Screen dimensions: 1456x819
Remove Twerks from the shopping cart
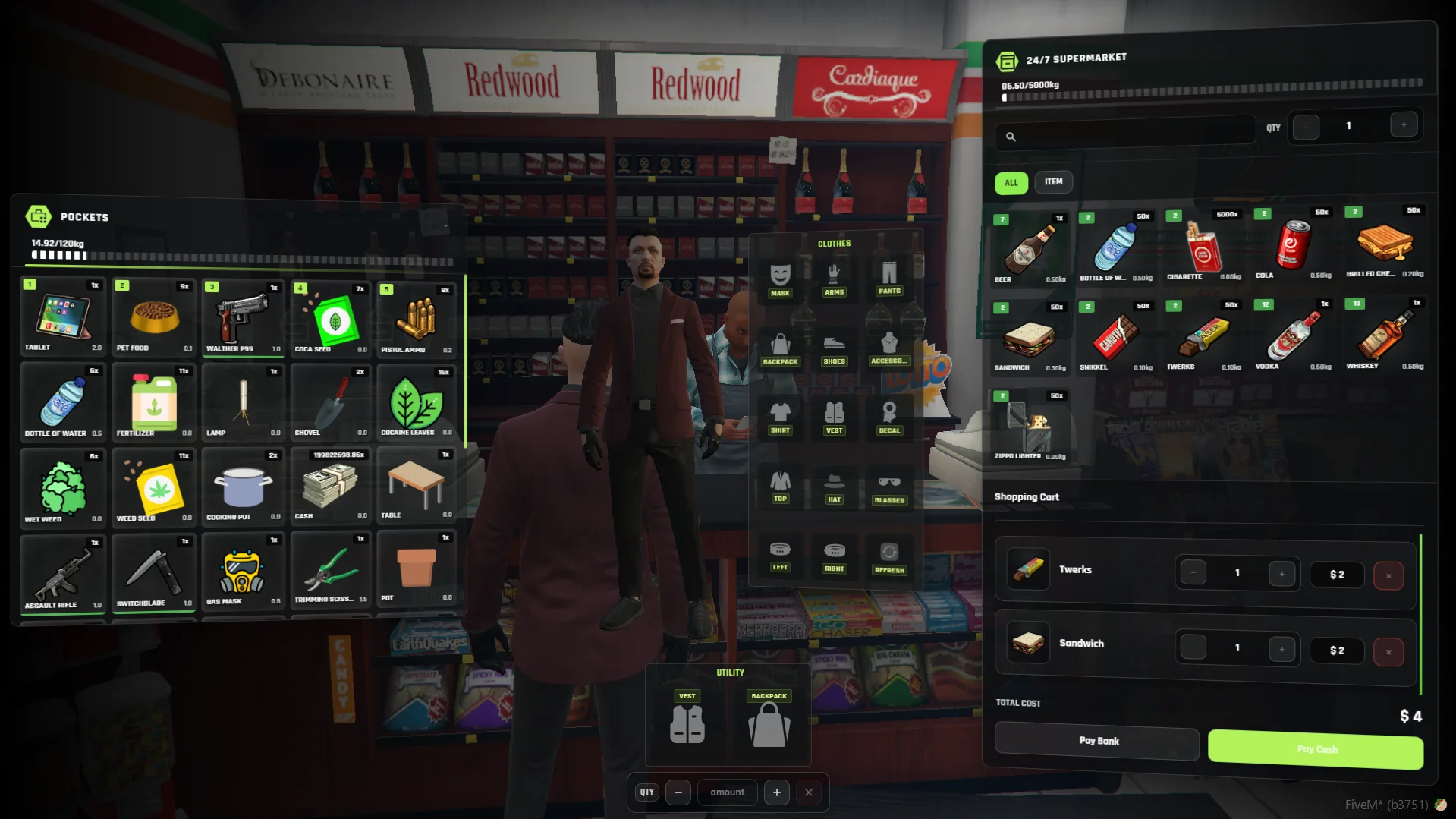point(1388,576)
